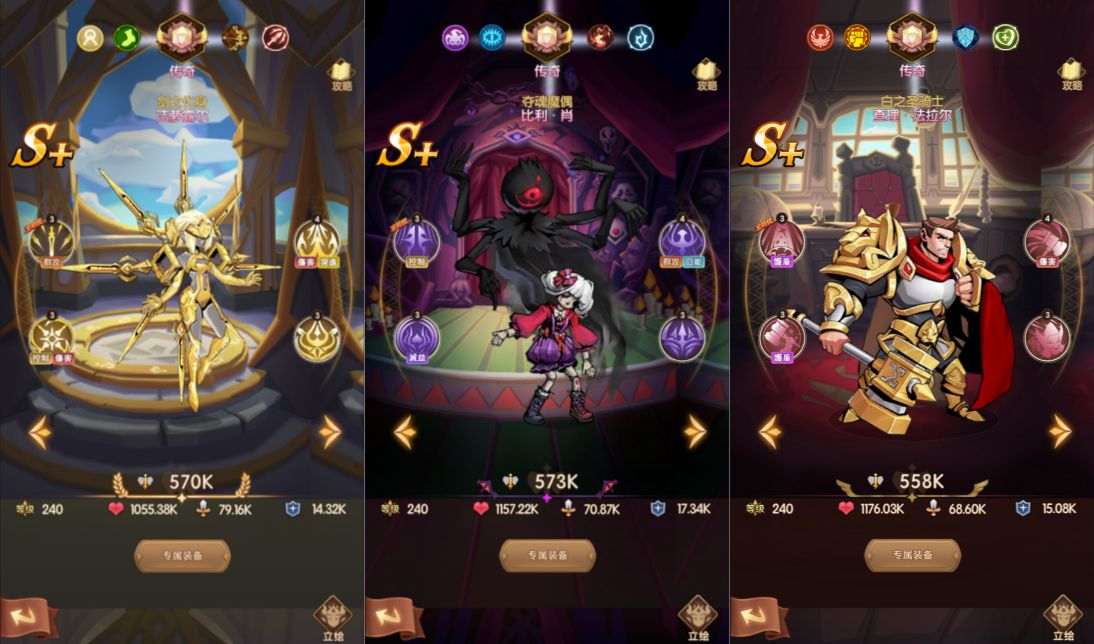Select the green heart shield icon above paladin

tap(1006, 38)
